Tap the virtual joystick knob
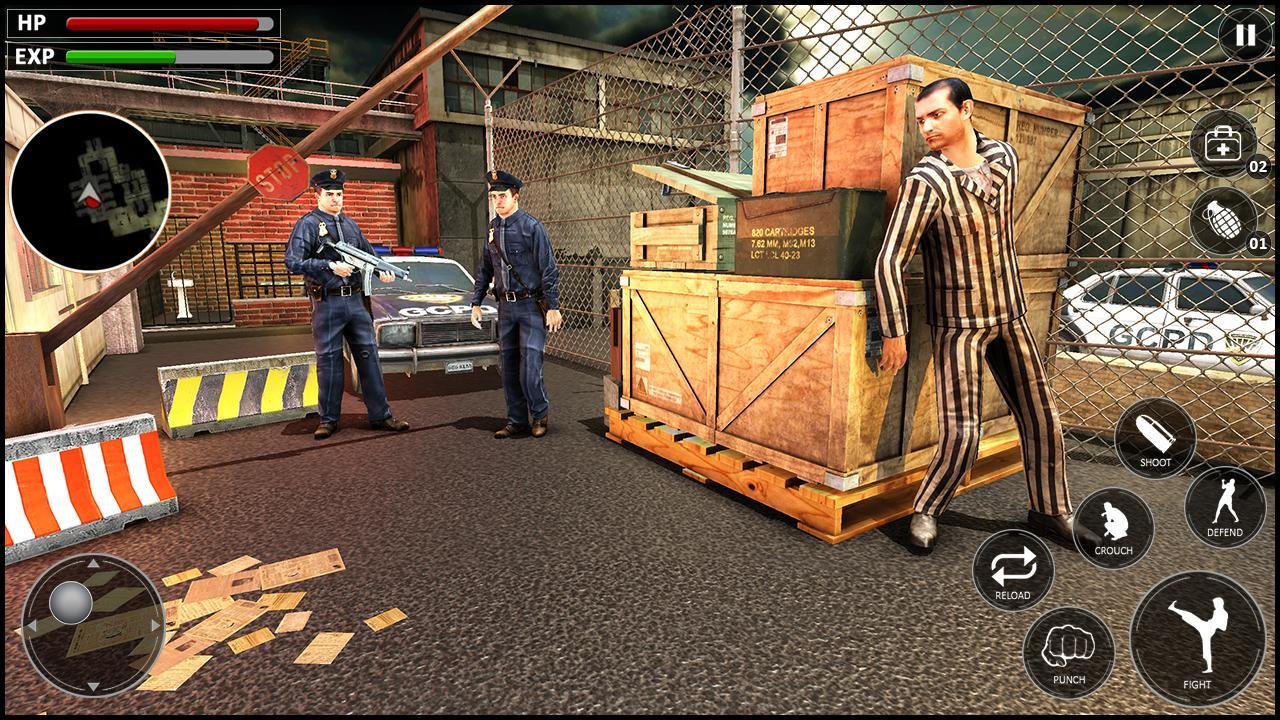The height and width of the screenshot is (720, 1280). pos(70,600)
